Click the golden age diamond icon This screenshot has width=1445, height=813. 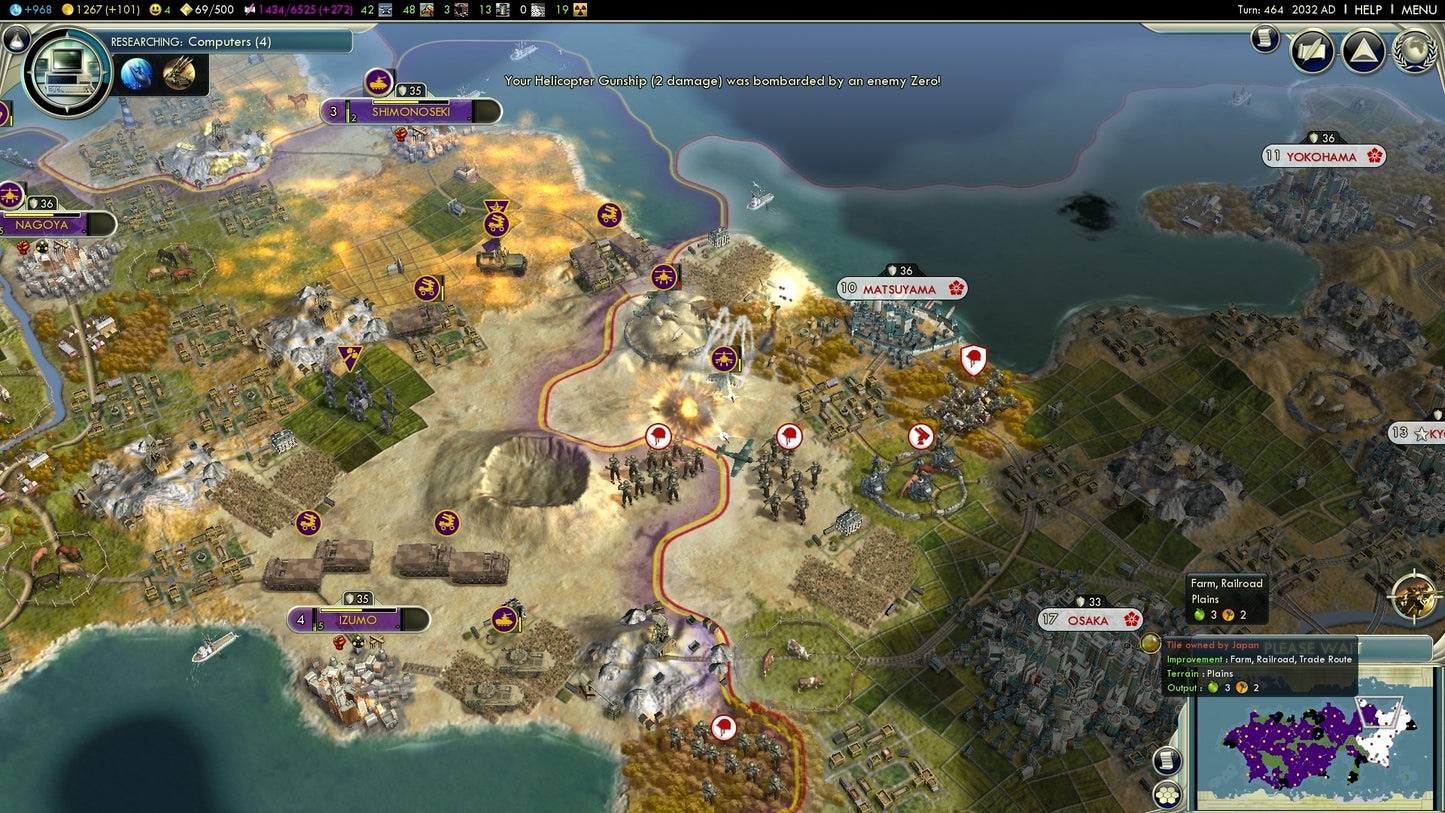[x=186, y=8]
